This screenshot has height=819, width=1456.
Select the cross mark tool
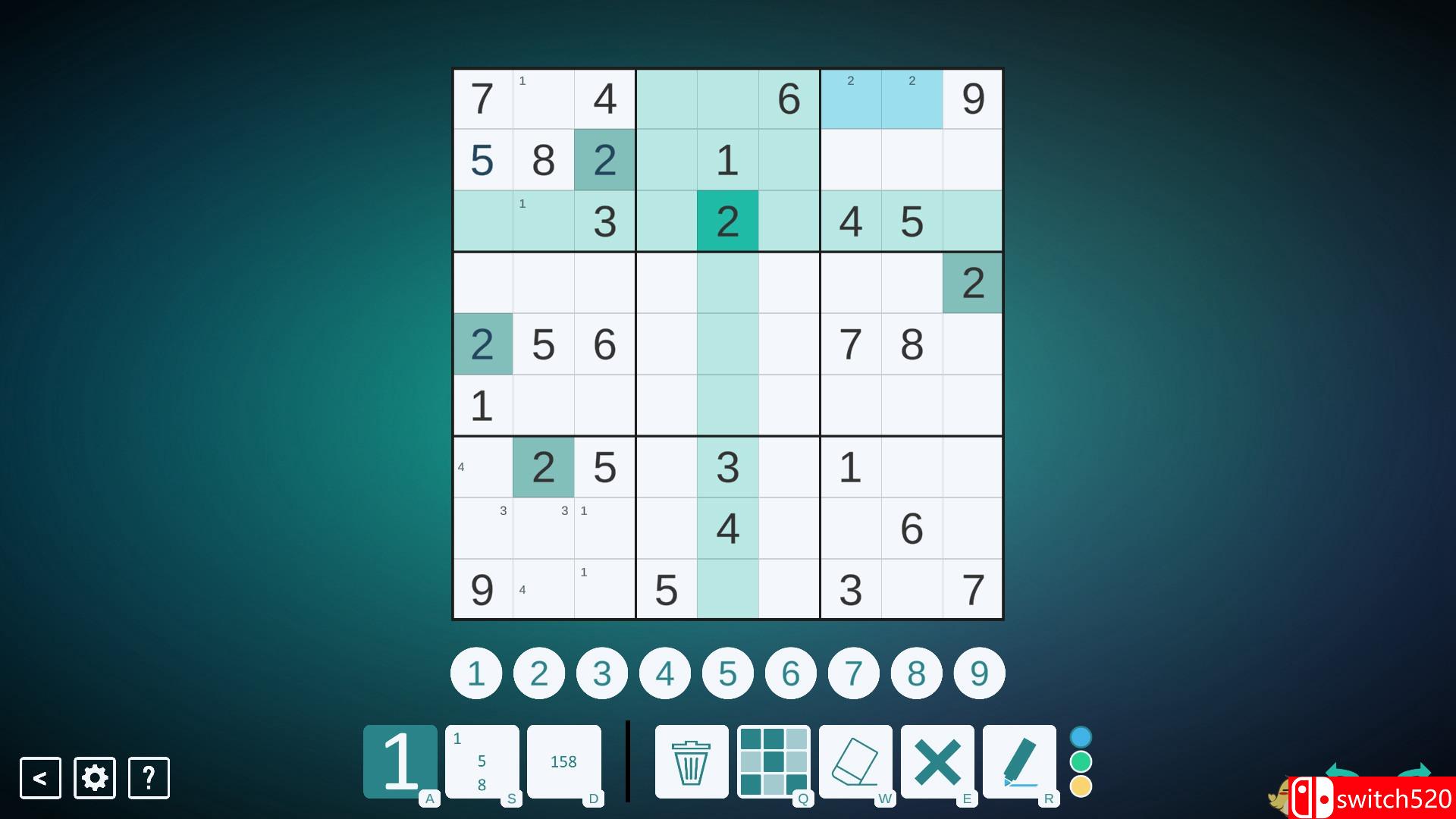[x=939, y=761]
